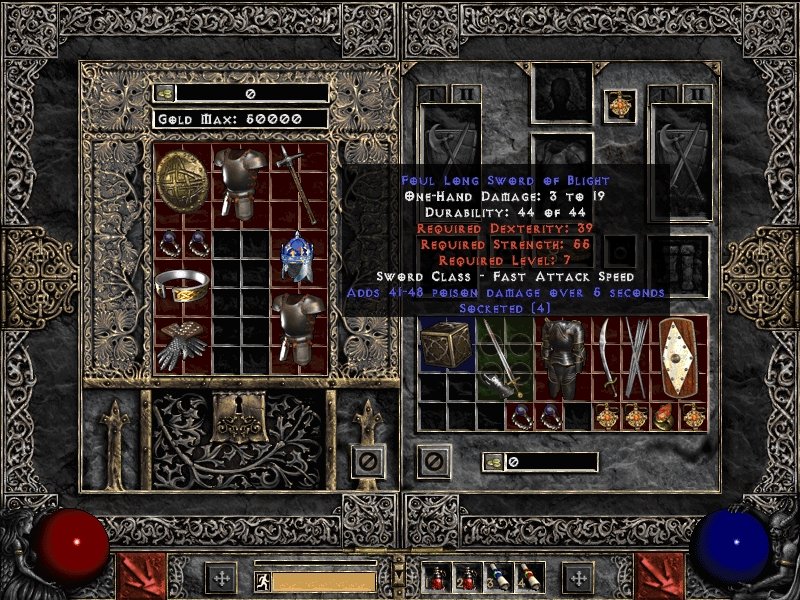Toggle the run/walk button
The width and height of the screenshot is (800, 600).
(262, 580)
